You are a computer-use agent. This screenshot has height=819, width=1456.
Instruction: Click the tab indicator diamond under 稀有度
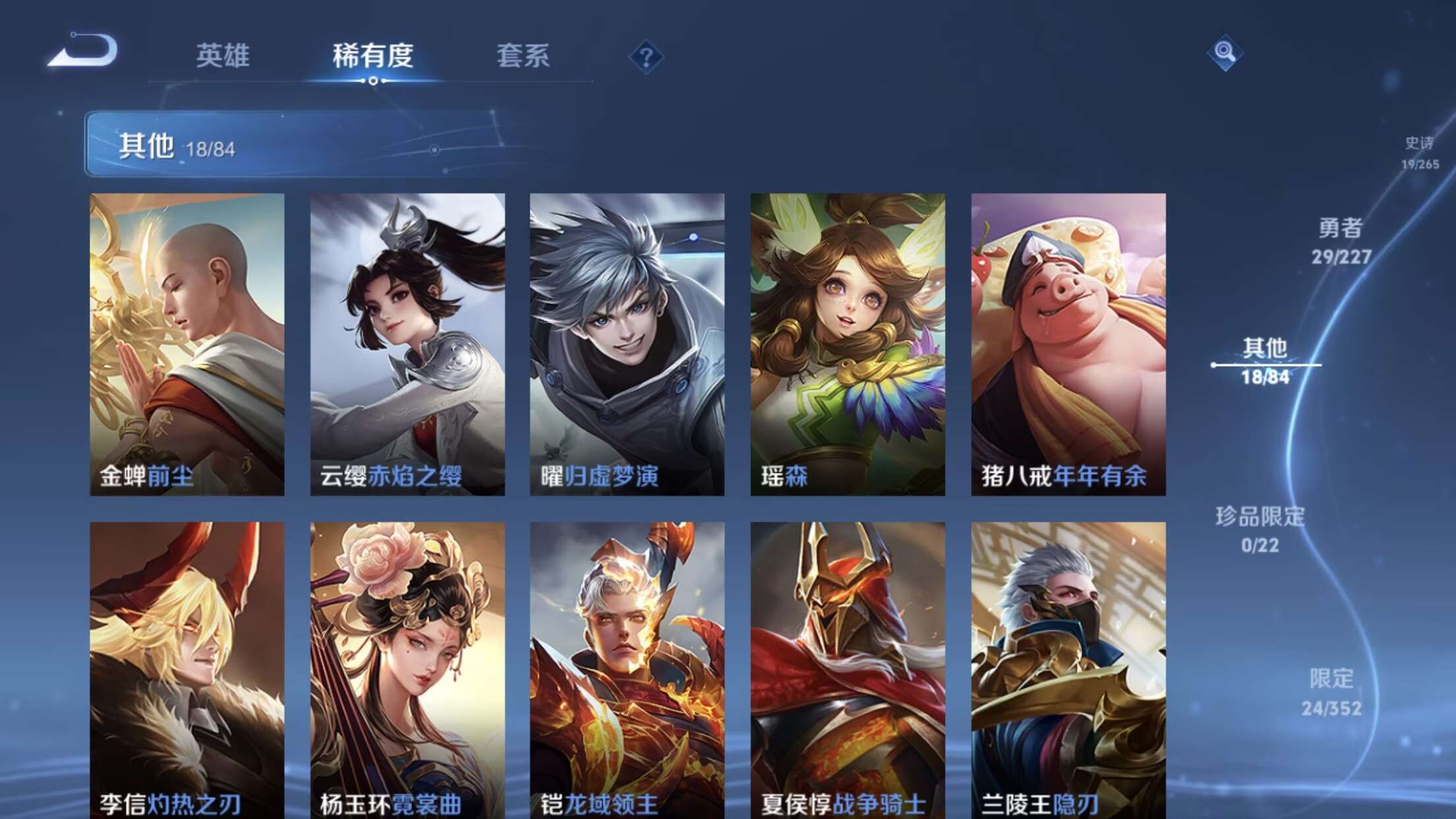pyautogui.click(x=373, y=82)
